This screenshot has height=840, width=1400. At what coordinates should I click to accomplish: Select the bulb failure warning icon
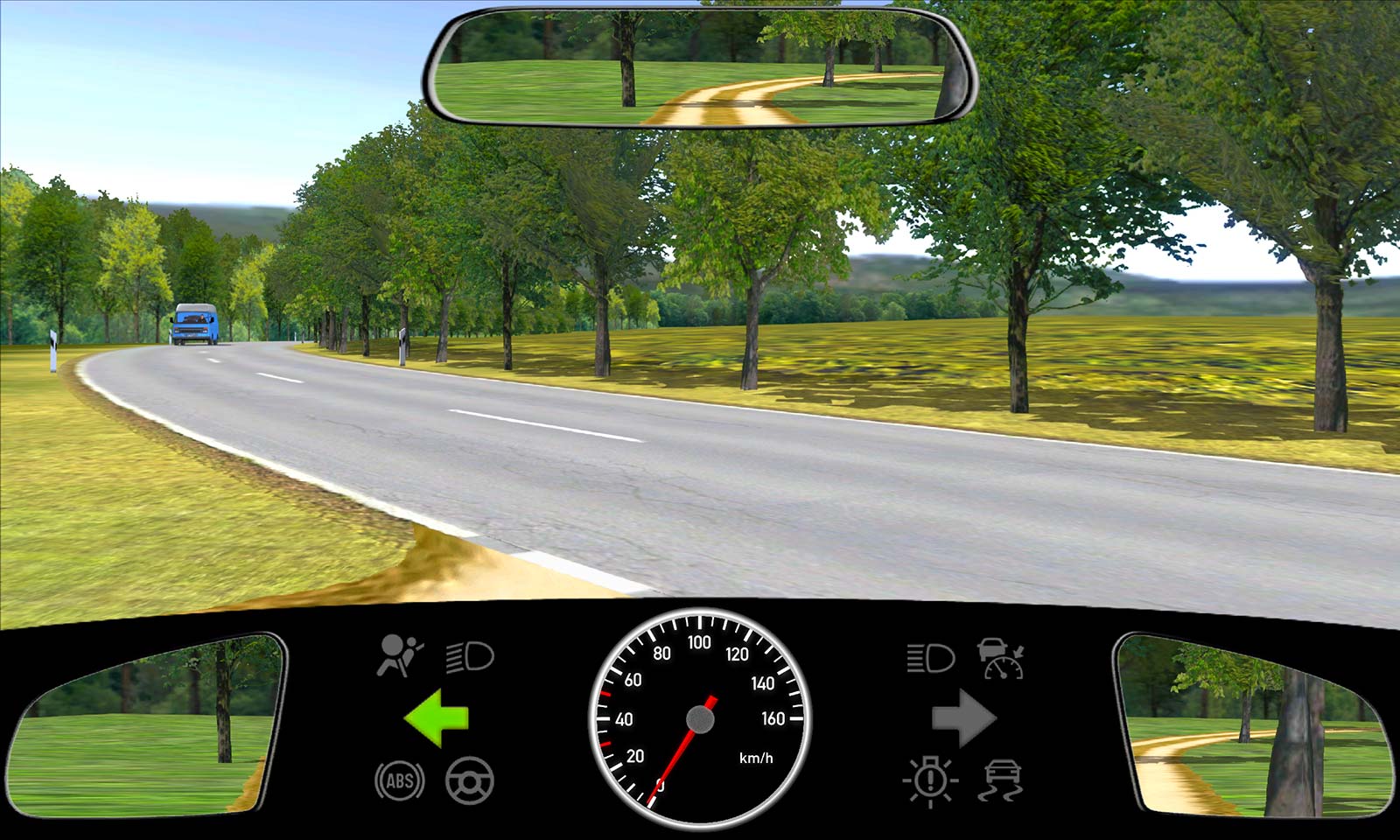pos(930,780)
